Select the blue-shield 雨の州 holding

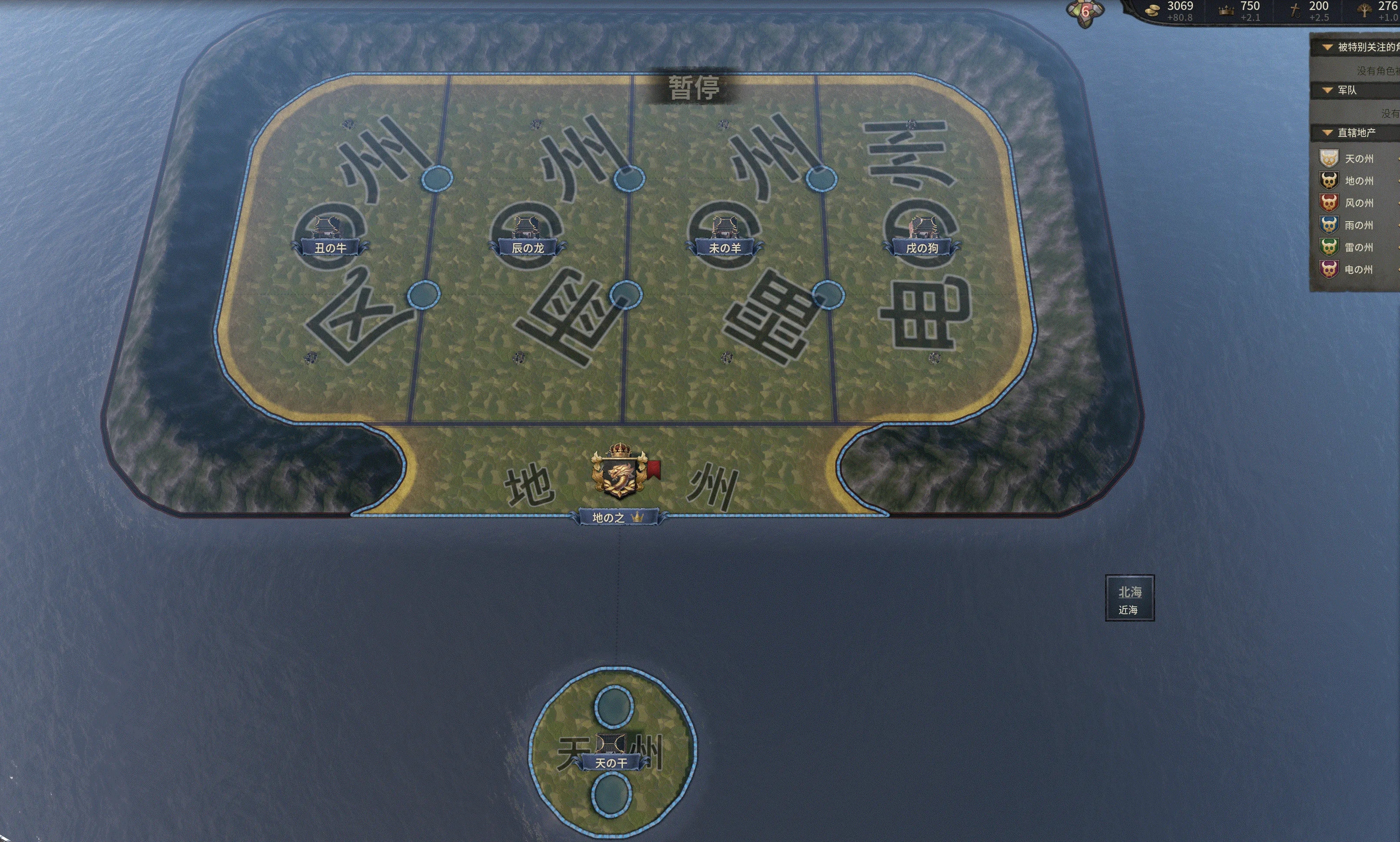[x=1358, y=225]
